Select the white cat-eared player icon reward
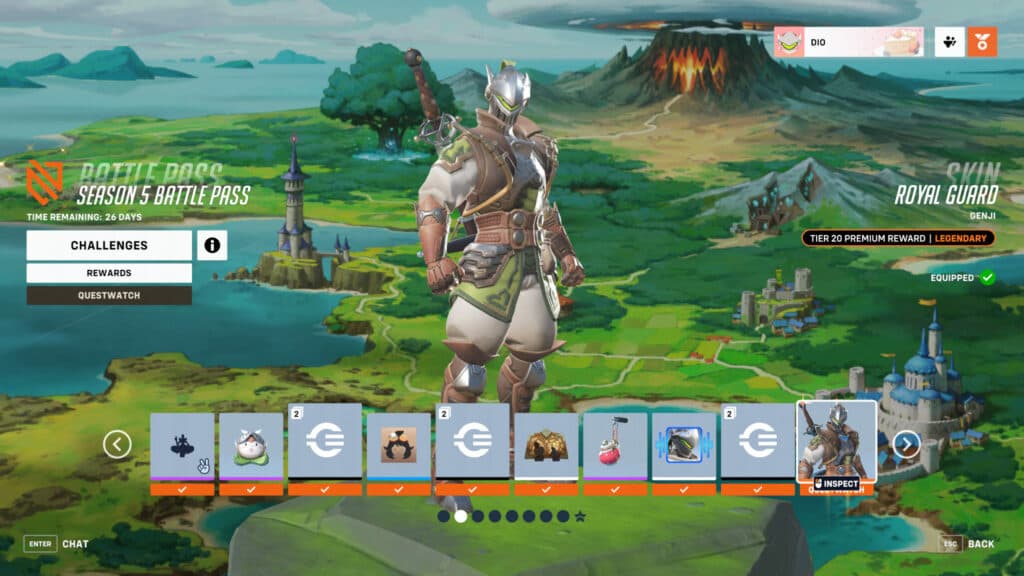 click(x=251, y=445)
